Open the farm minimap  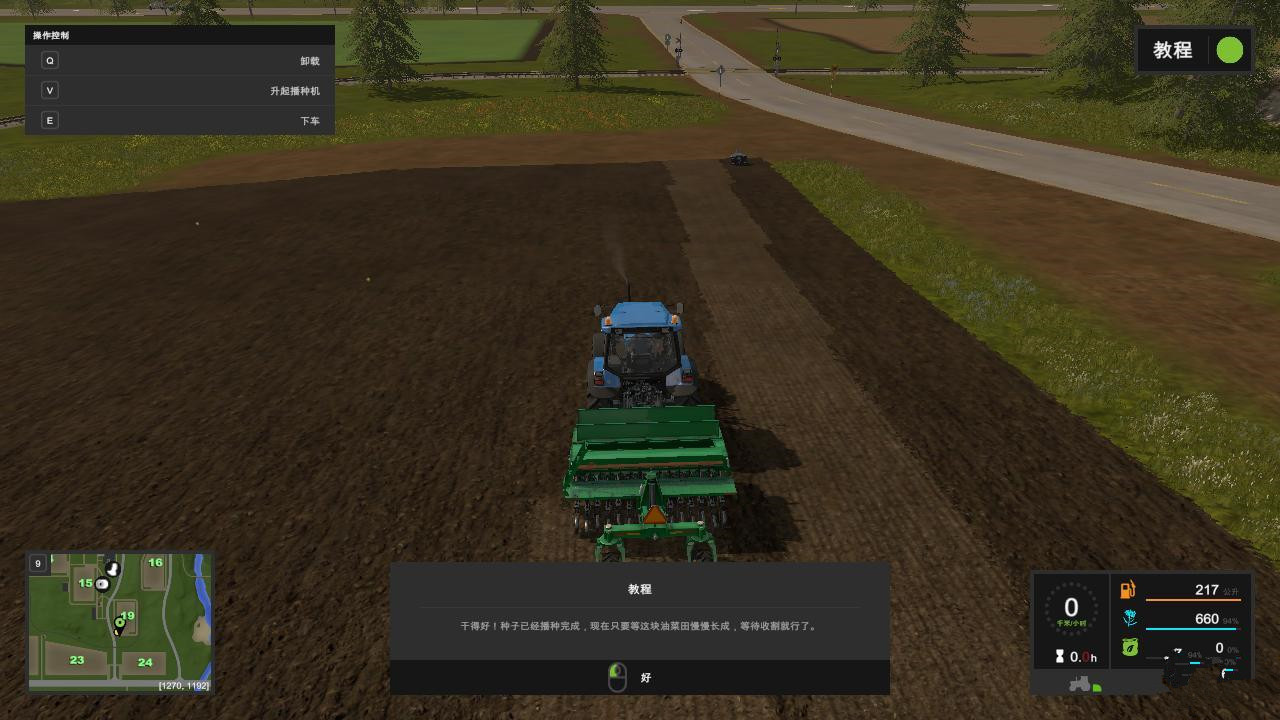pos(120,622)
